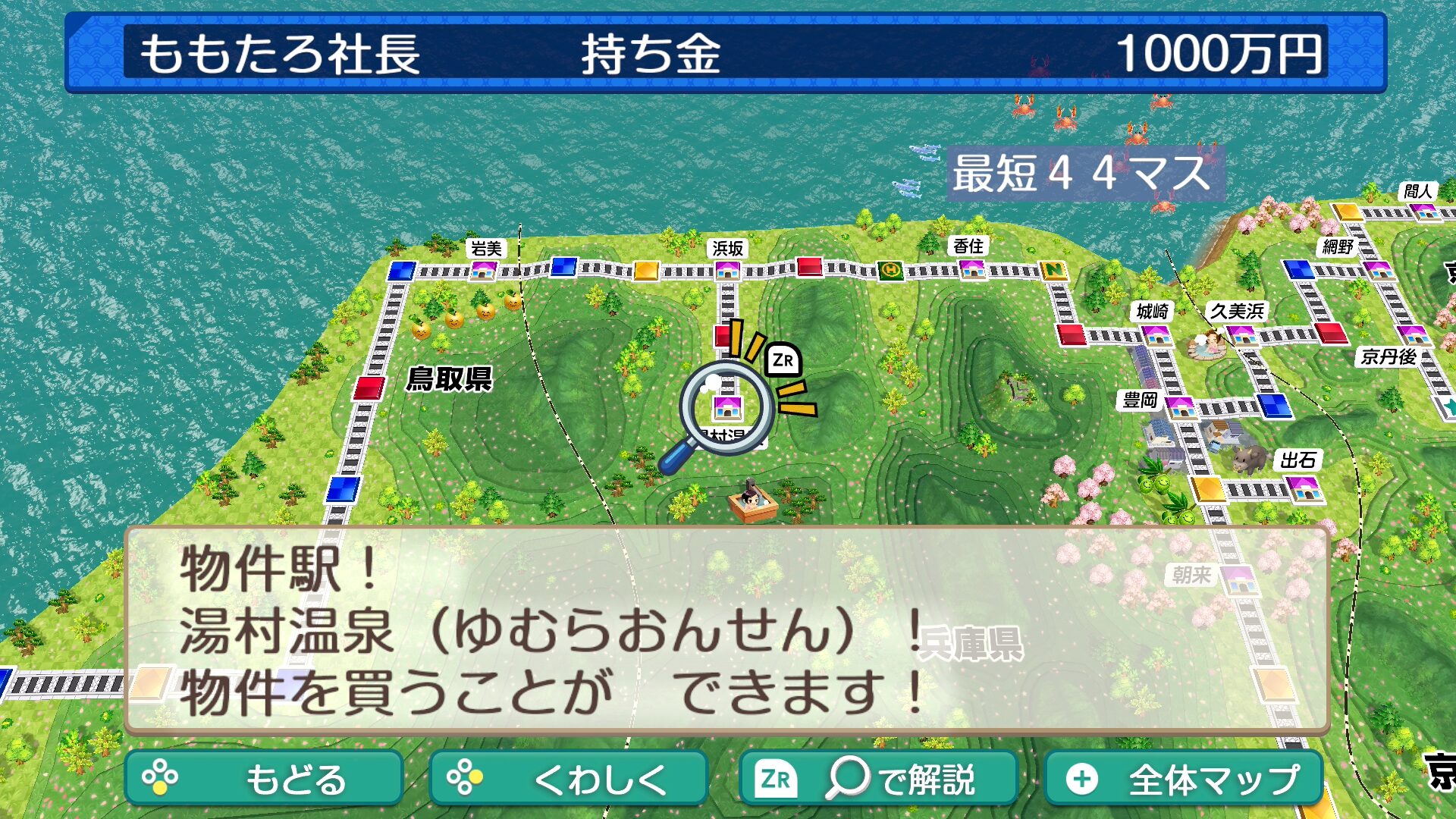Viewport: 1456px width, 819px height.
Task: Select the 城崎 station tile
Action: 1155,334
